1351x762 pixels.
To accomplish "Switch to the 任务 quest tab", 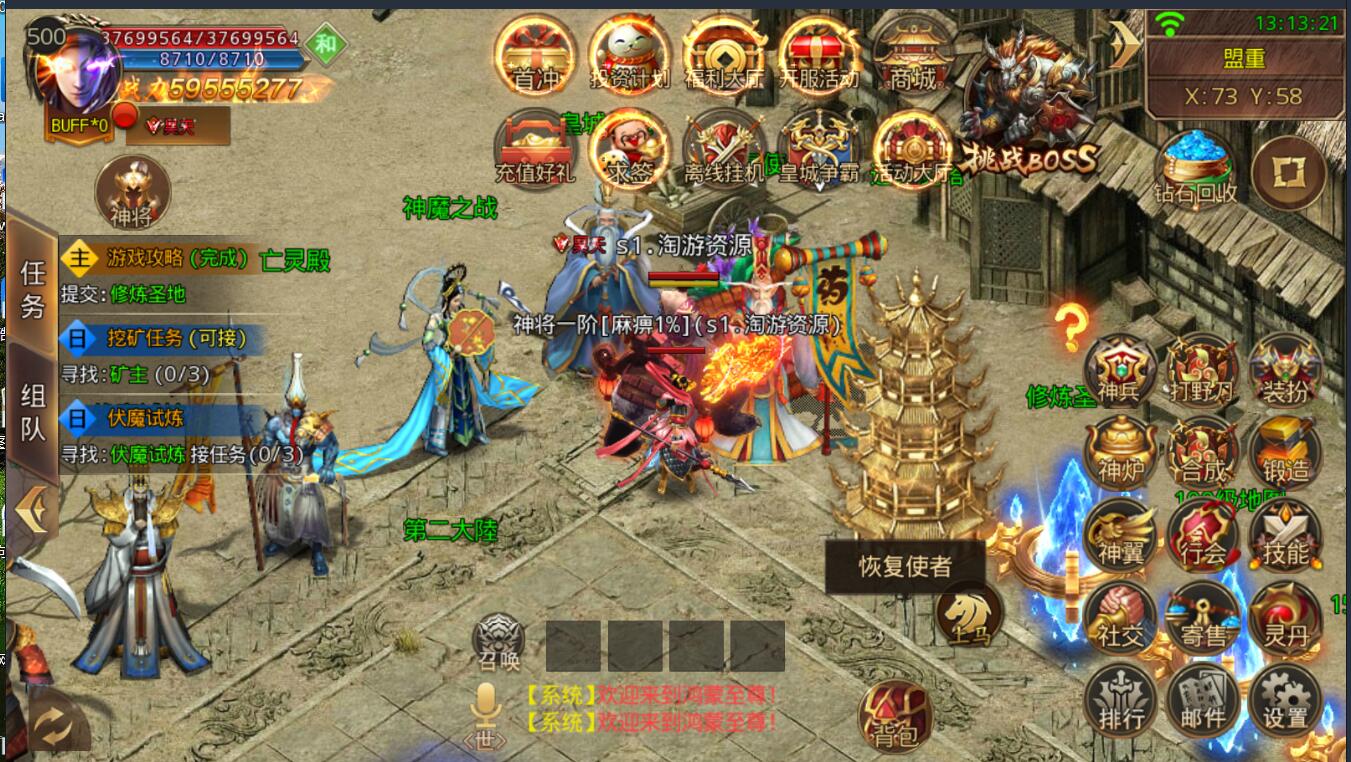I will (33, 289).
